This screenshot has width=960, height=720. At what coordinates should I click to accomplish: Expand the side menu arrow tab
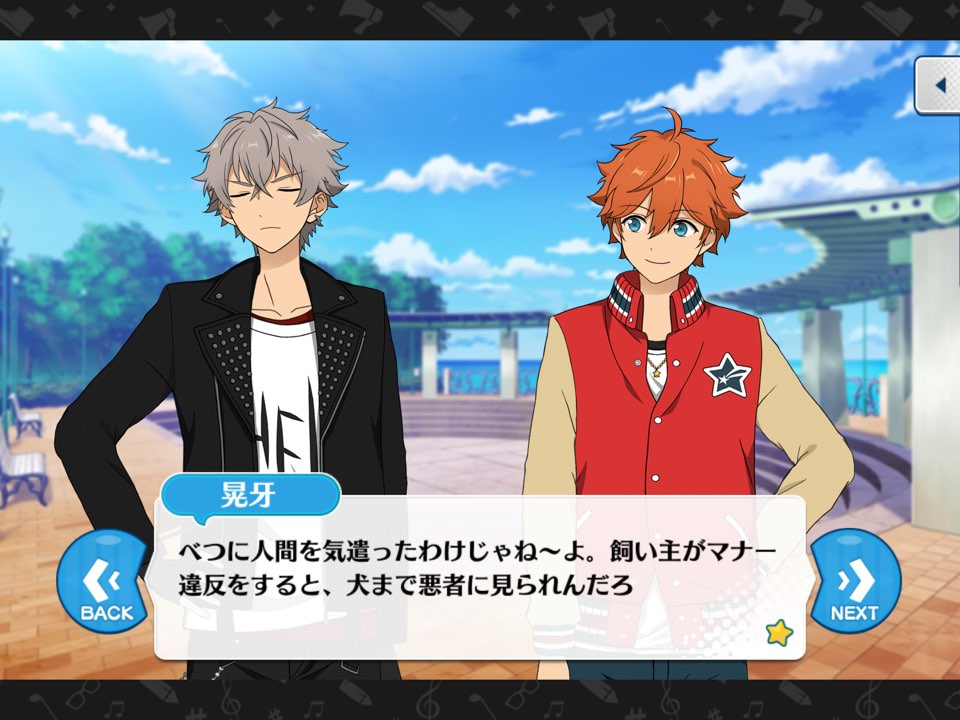point(939,86)
